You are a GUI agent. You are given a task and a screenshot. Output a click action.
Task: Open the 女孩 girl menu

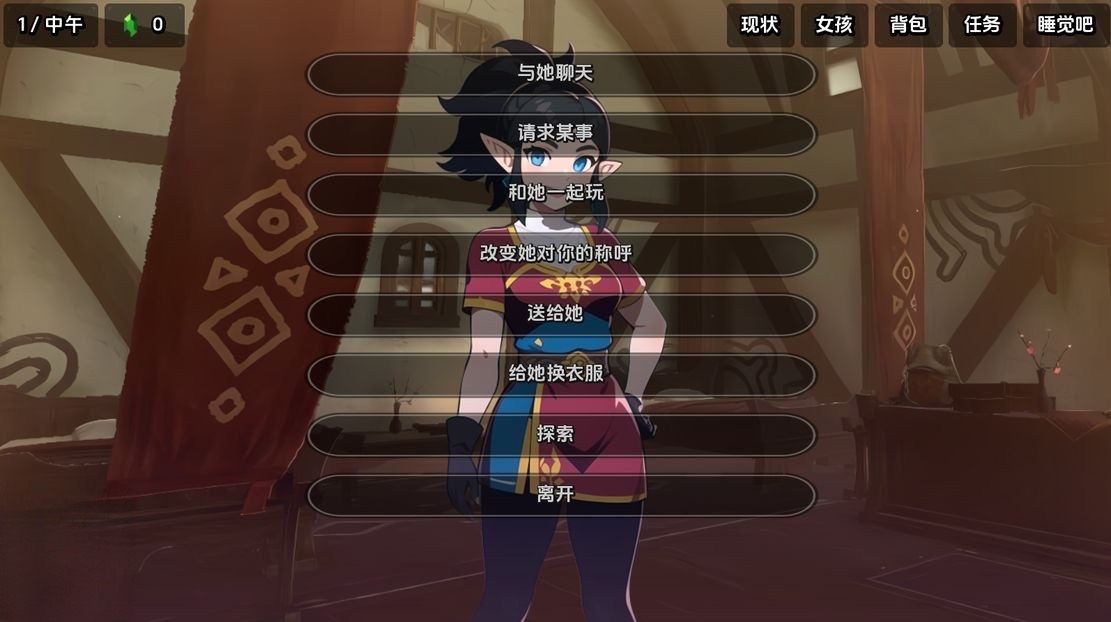click(834, 25)
